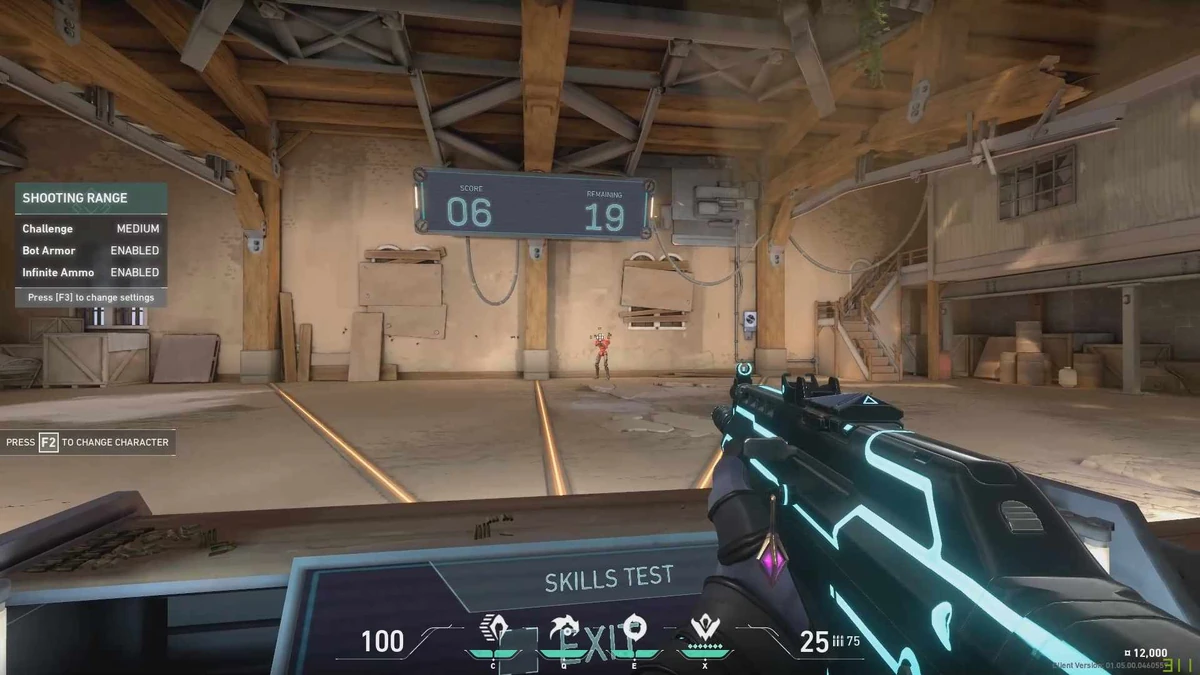1200x675 pixels.
Task: Activate the Q-slot ability icon
Action: tap(561, 632)
